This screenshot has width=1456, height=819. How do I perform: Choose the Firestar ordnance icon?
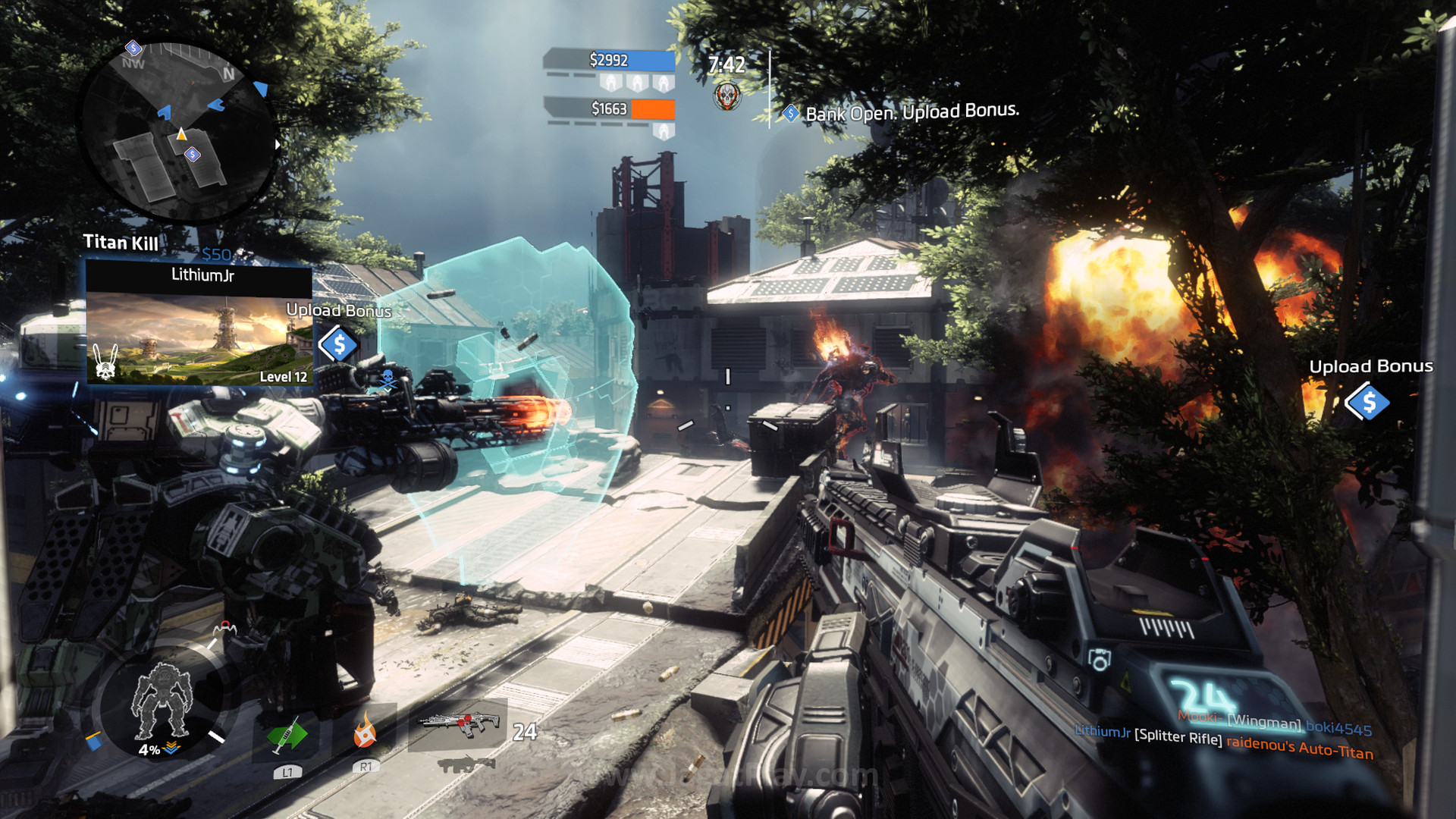(x=365, y=732)
